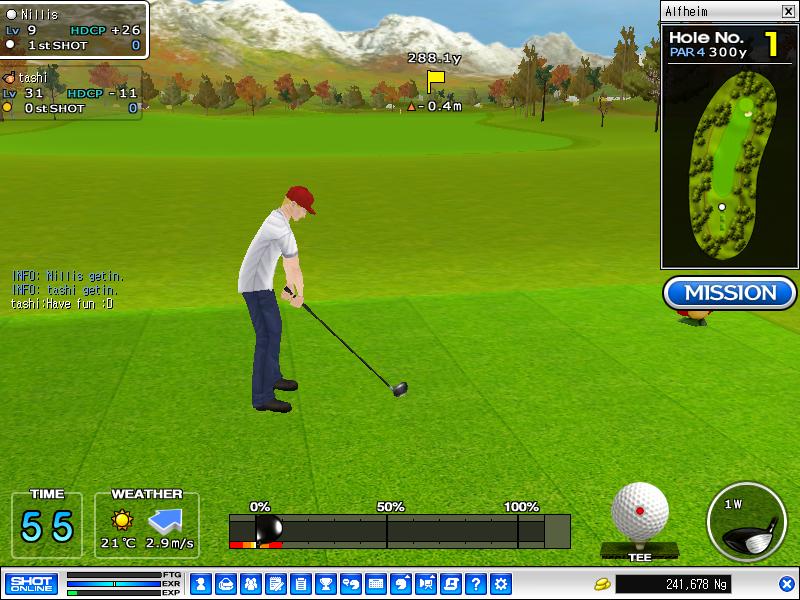Screen dimensions: 800x600
Task: Open the gear settings icon
Action: 501,584
